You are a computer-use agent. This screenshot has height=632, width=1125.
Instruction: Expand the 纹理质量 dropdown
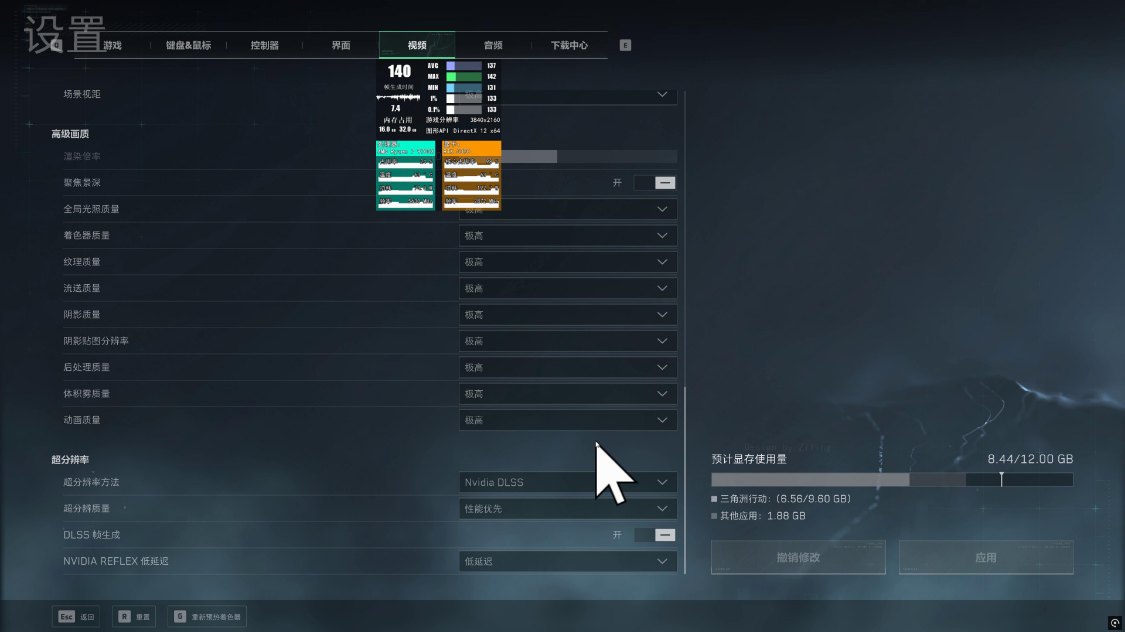(567, 262)
